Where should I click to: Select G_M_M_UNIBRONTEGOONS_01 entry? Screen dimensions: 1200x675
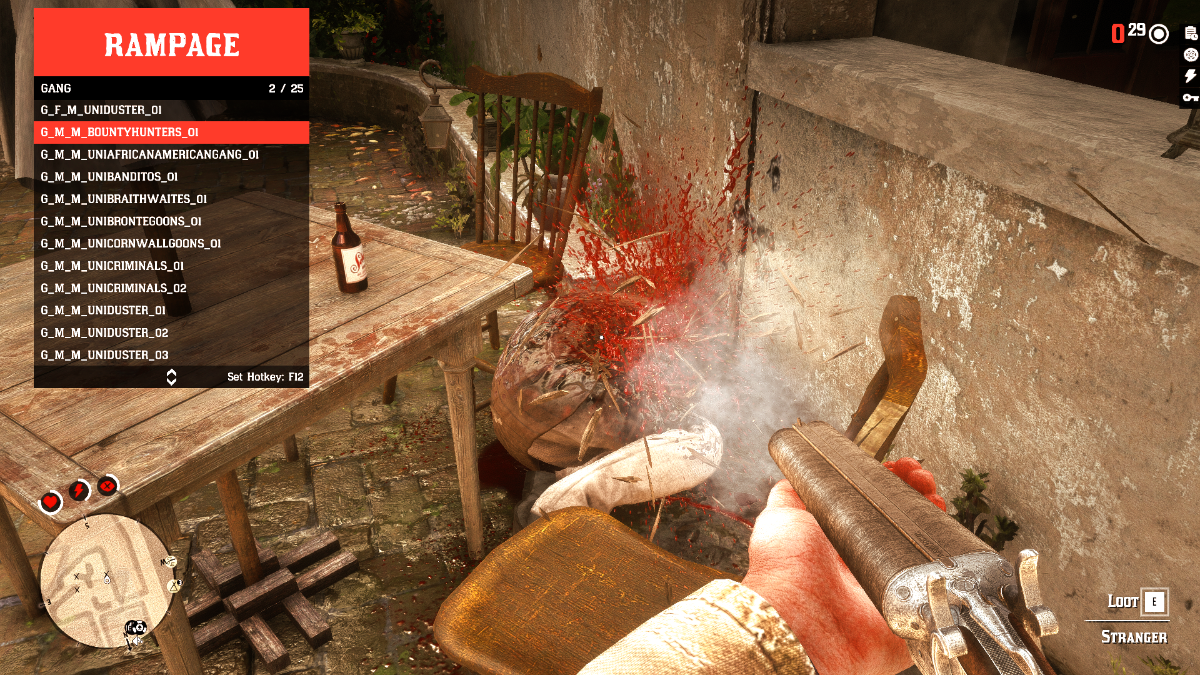coord(171,221)
